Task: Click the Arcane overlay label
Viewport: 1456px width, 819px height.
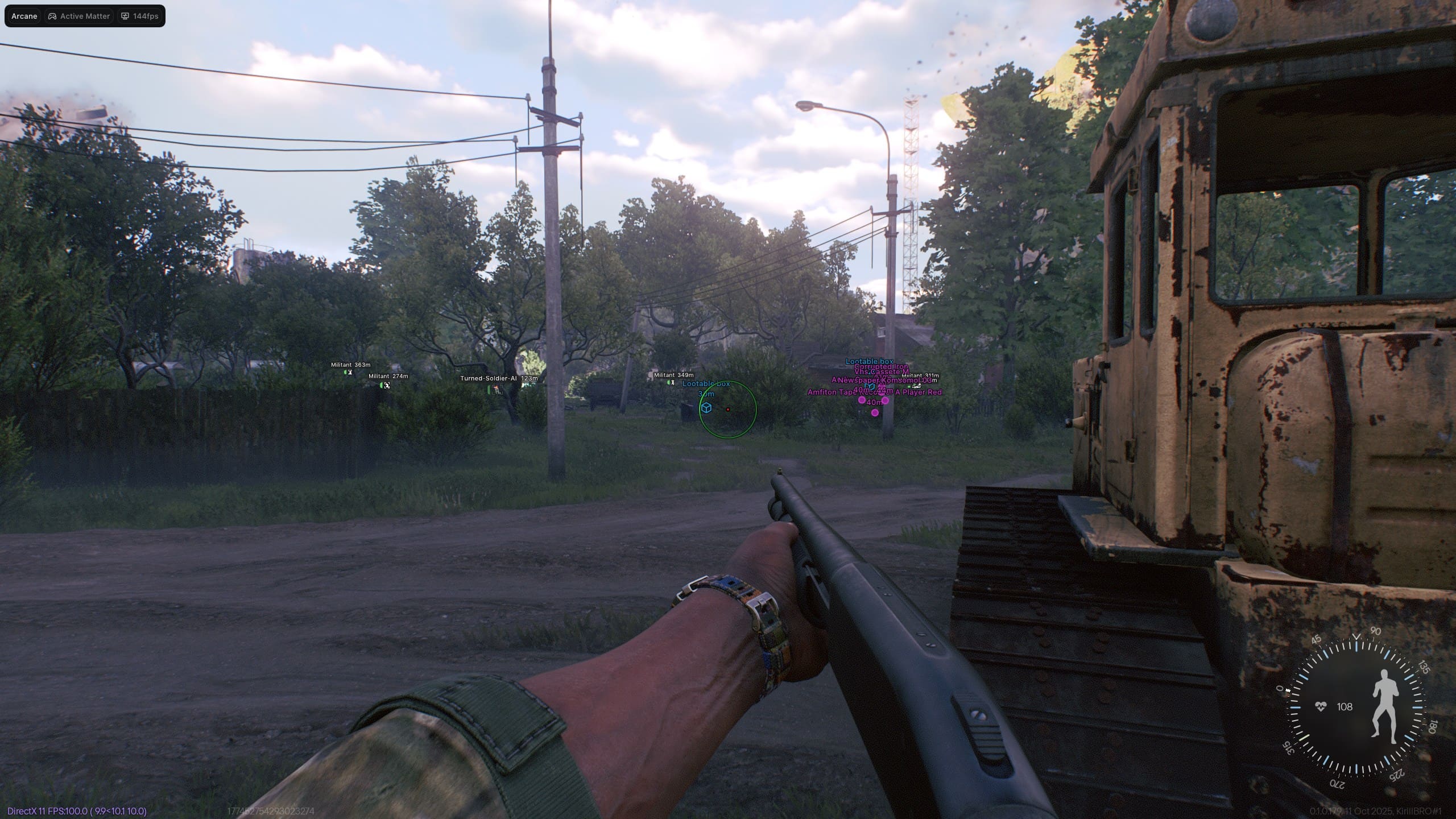Action: [24, 16]
